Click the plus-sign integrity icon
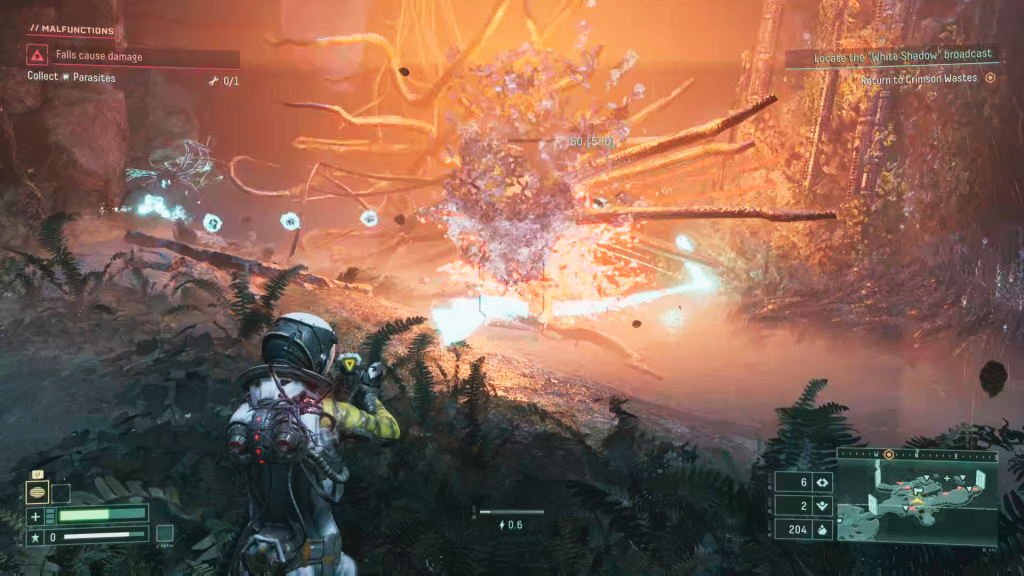This screenshot has width=1024, height=576. coord(36,516)
